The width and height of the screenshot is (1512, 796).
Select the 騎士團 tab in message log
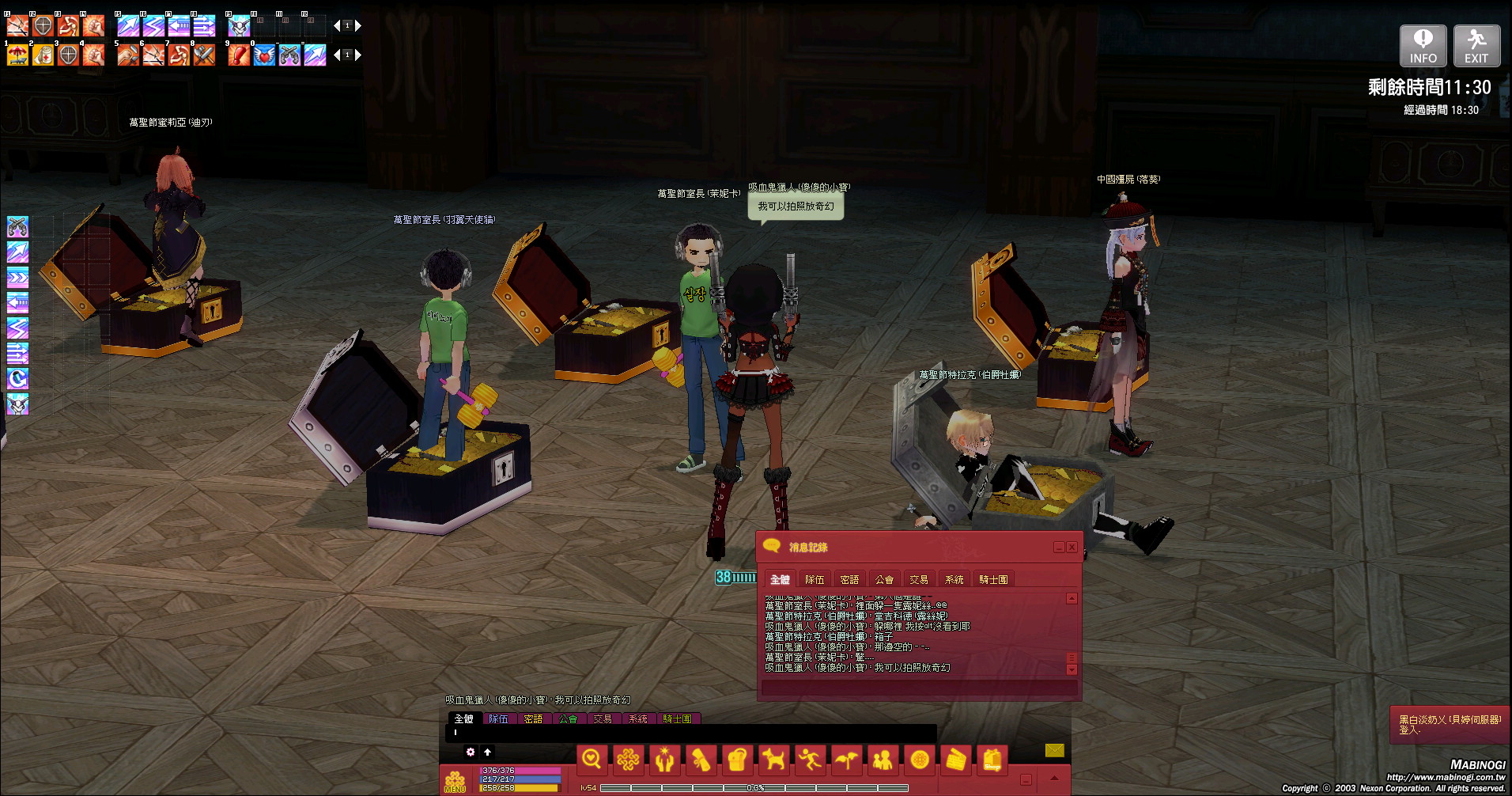(993, 580)
